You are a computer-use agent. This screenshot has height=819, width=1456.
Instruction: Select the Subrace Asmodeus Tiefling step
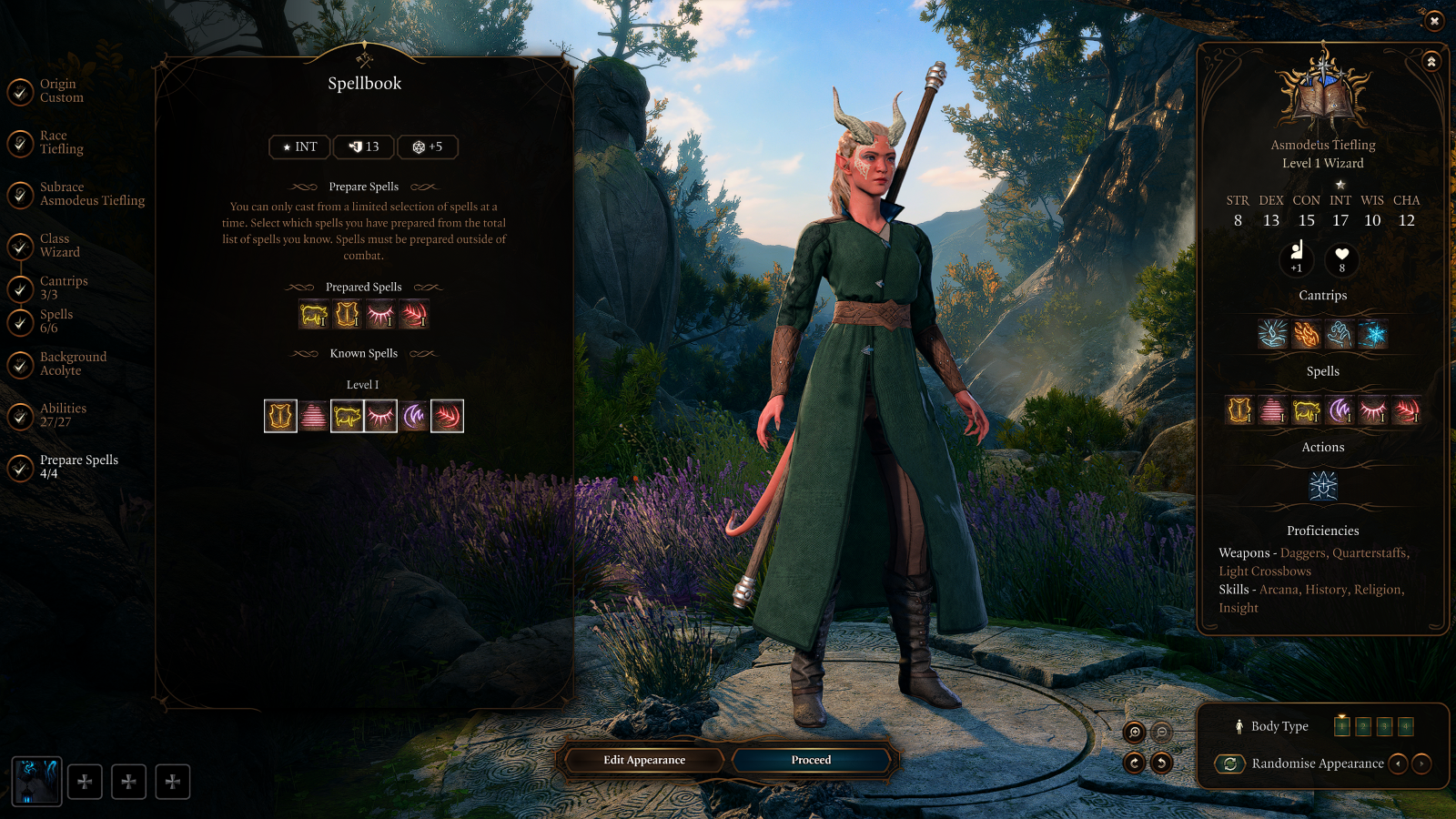(x=91, y=194)
